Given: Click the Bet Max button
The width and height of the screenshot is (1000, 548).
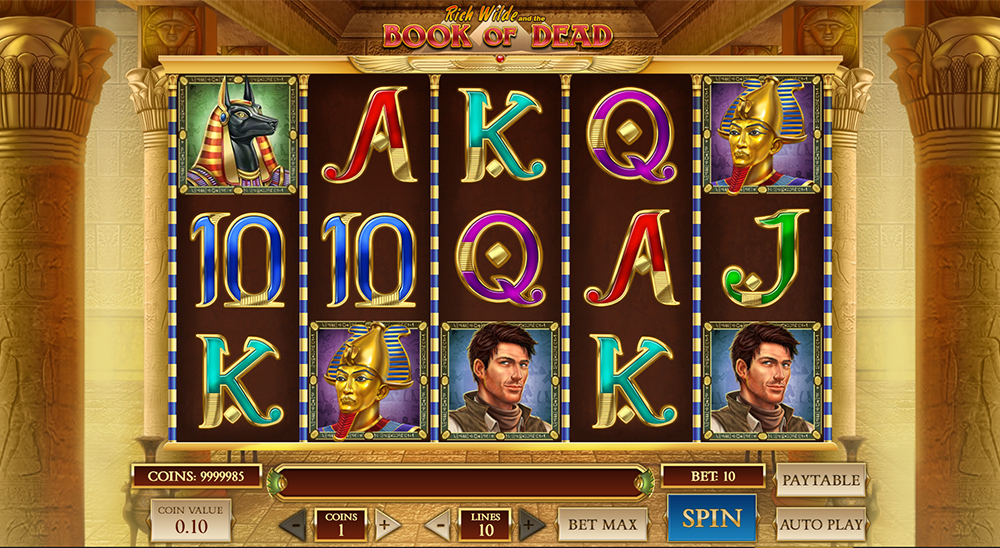Looking at the screenshot, I should click(x=602, y=523).
